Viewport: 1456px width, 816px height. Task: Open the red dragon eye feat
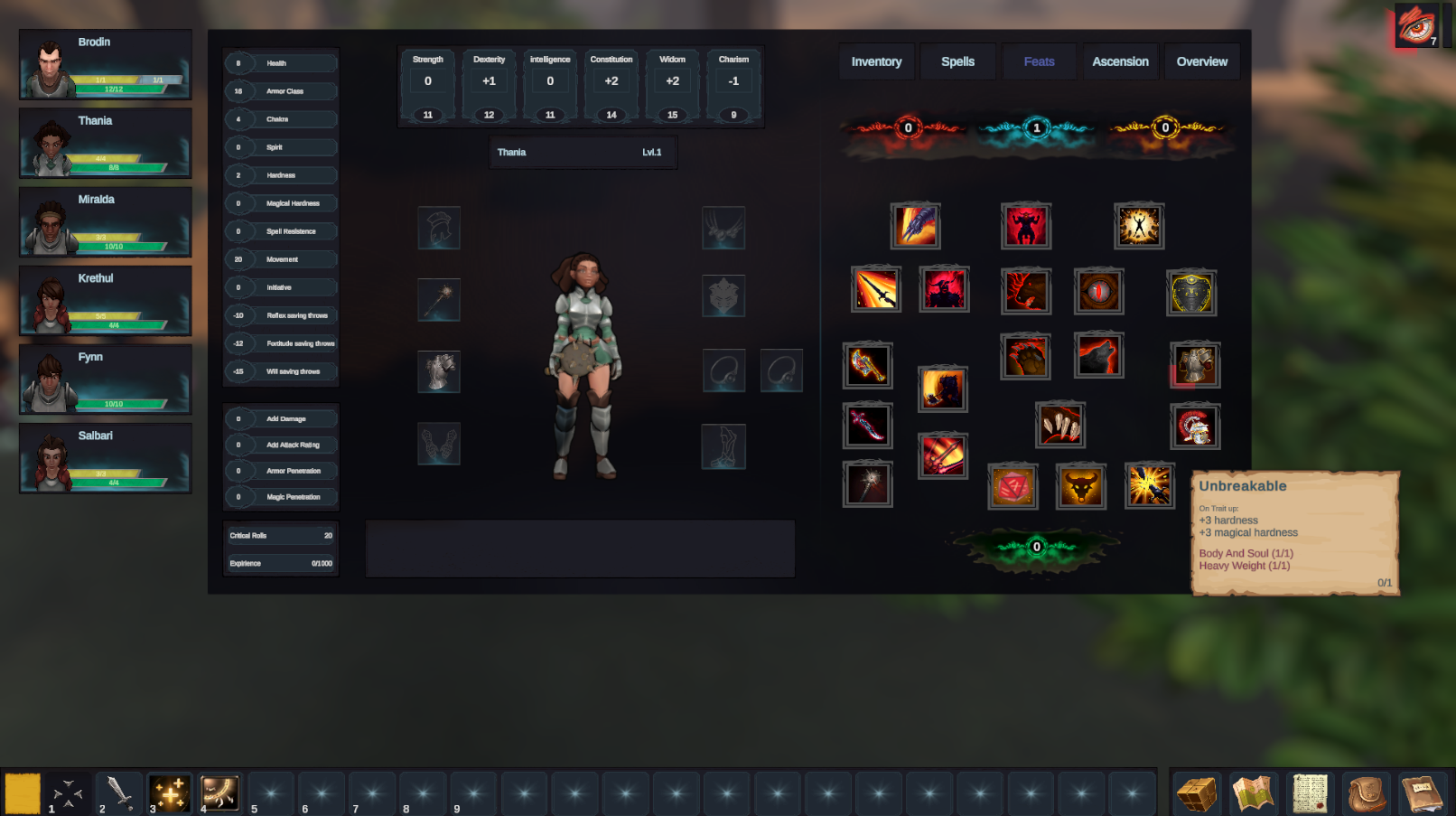pyautogui.click(x=1098, y=291)
